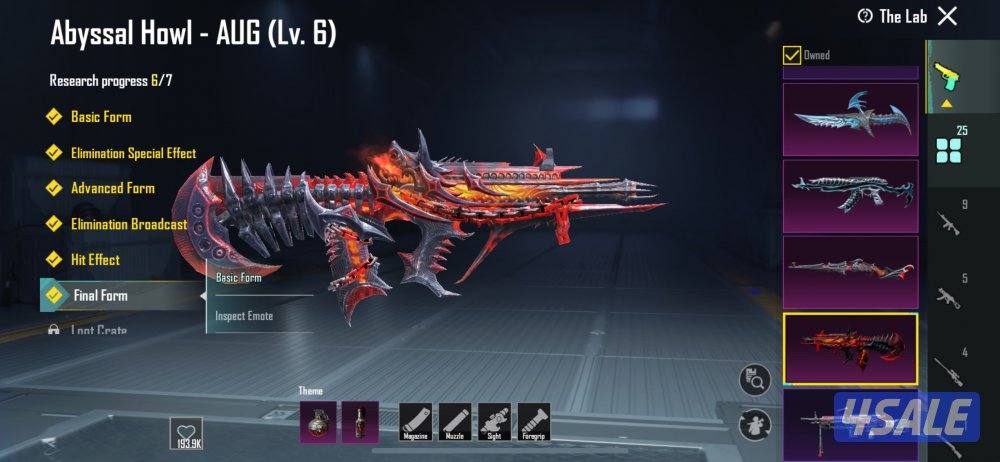The image size is (1000, 462).
Task: Select the grenade theme item
Action: point(317,421)
